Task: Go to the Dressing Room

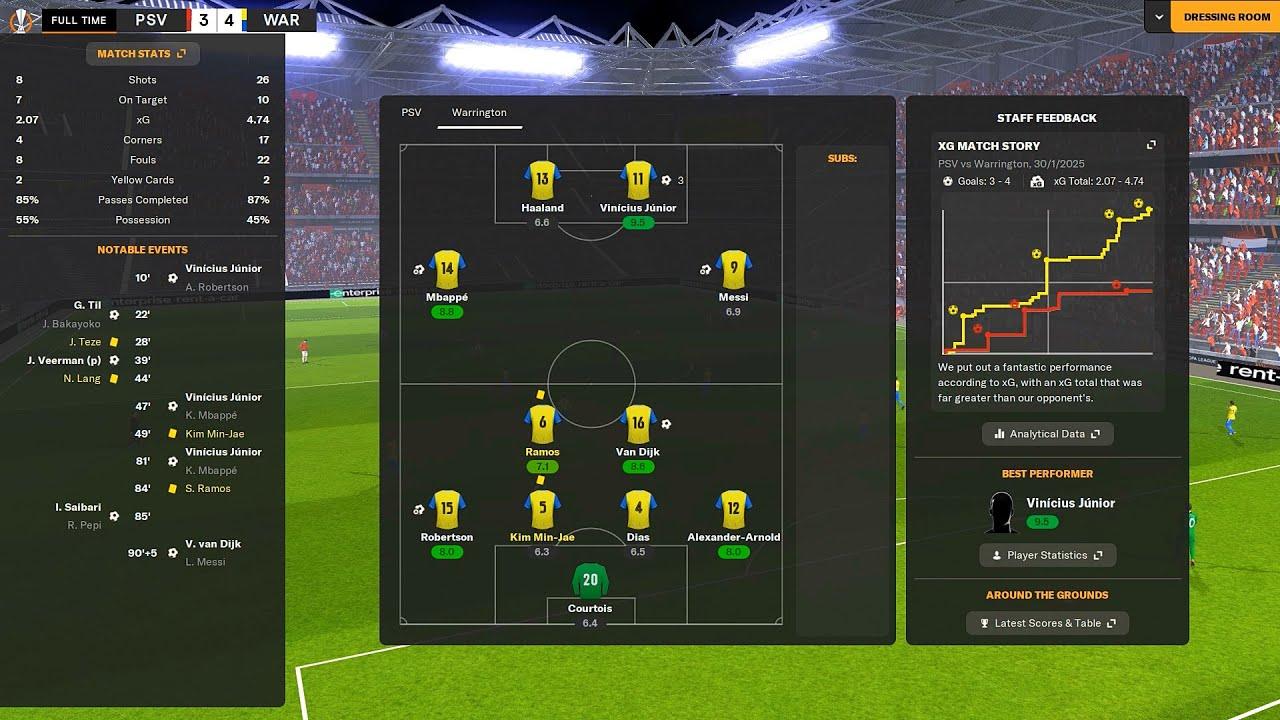Action: click(x=1226, y=17)
